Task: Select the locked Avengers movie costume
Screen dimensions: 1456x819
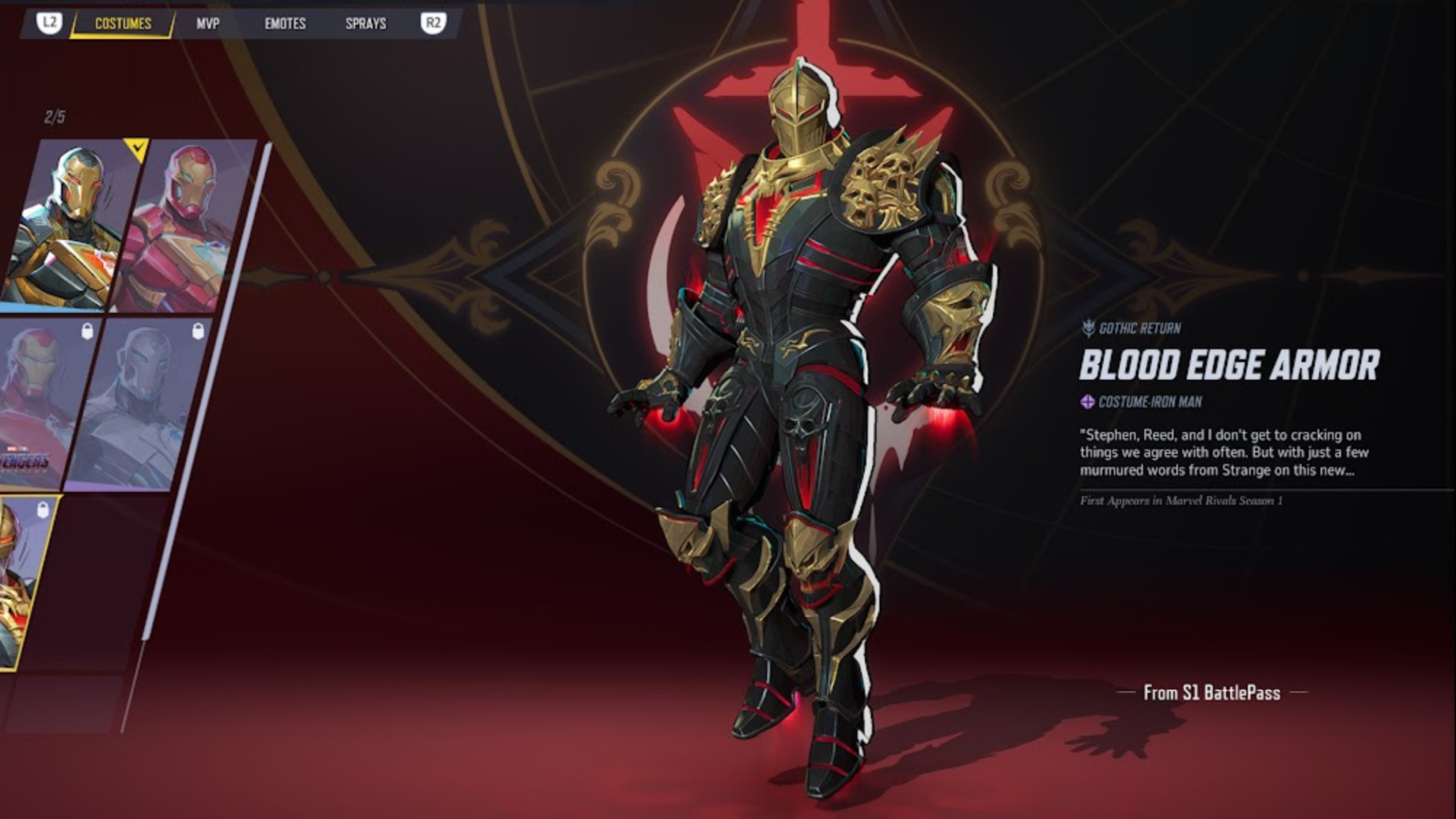Action: click(x=43, y=403)
